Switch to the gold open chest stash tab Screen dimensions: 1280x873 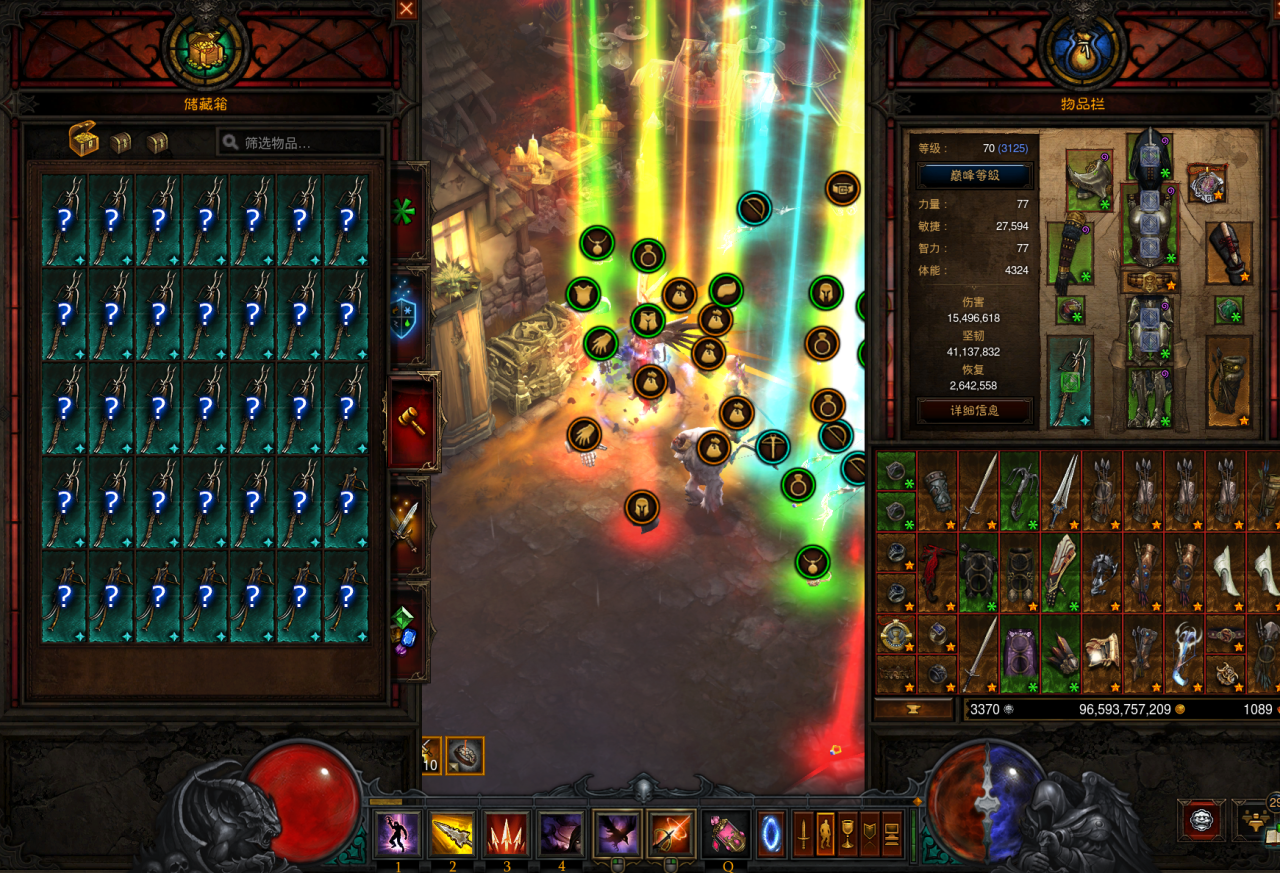[84, 141]
